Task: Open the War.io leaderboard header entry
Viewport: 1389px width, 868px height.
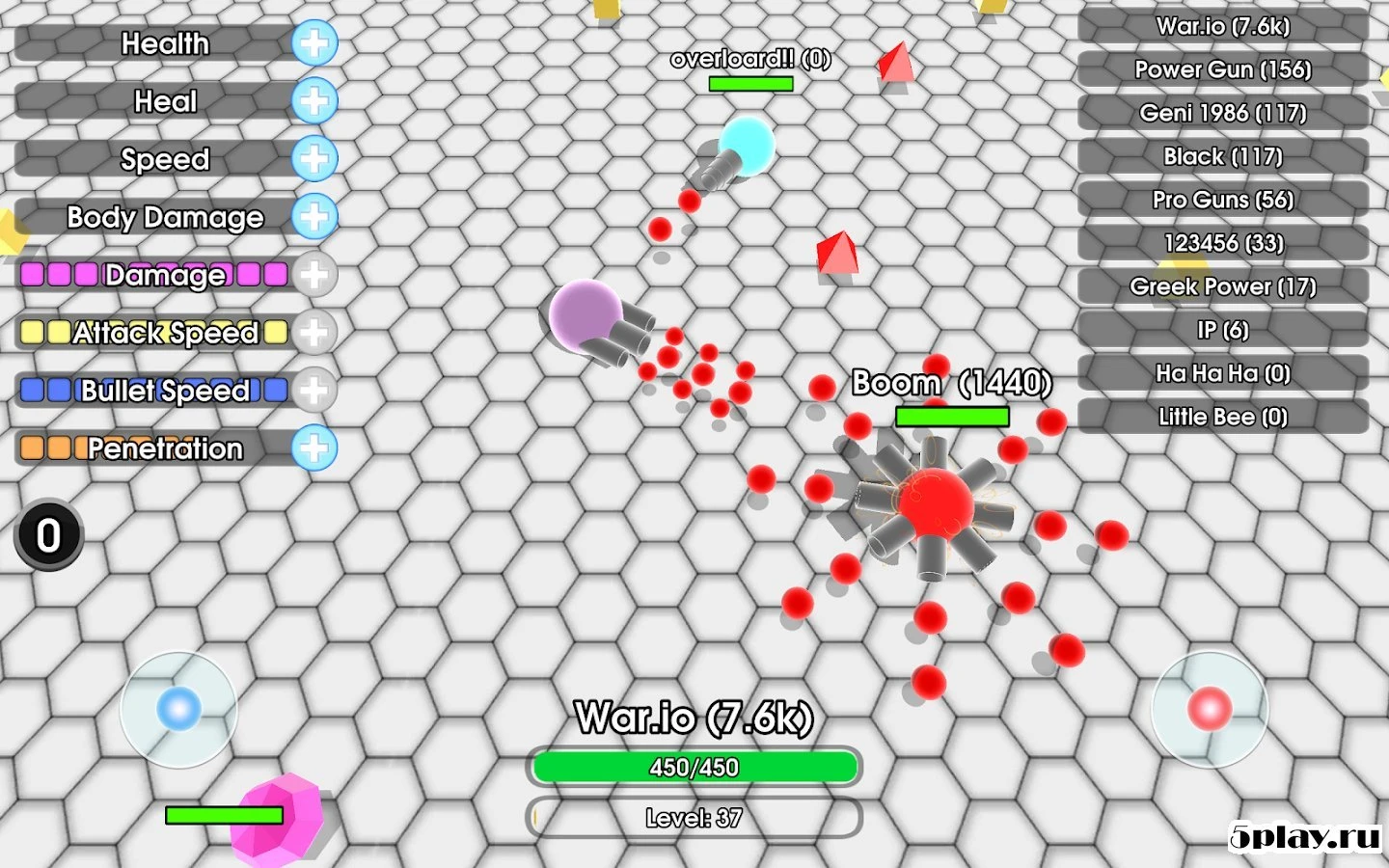Action: (x=1223, y=26)
